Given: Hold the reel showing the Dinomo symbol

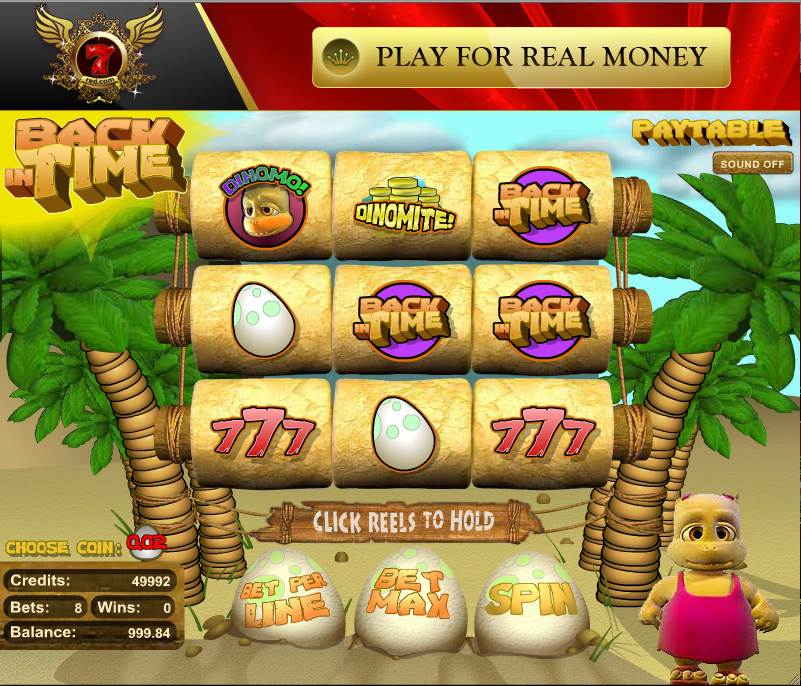Looking at the screenshot, I should (x=262, y=206).
